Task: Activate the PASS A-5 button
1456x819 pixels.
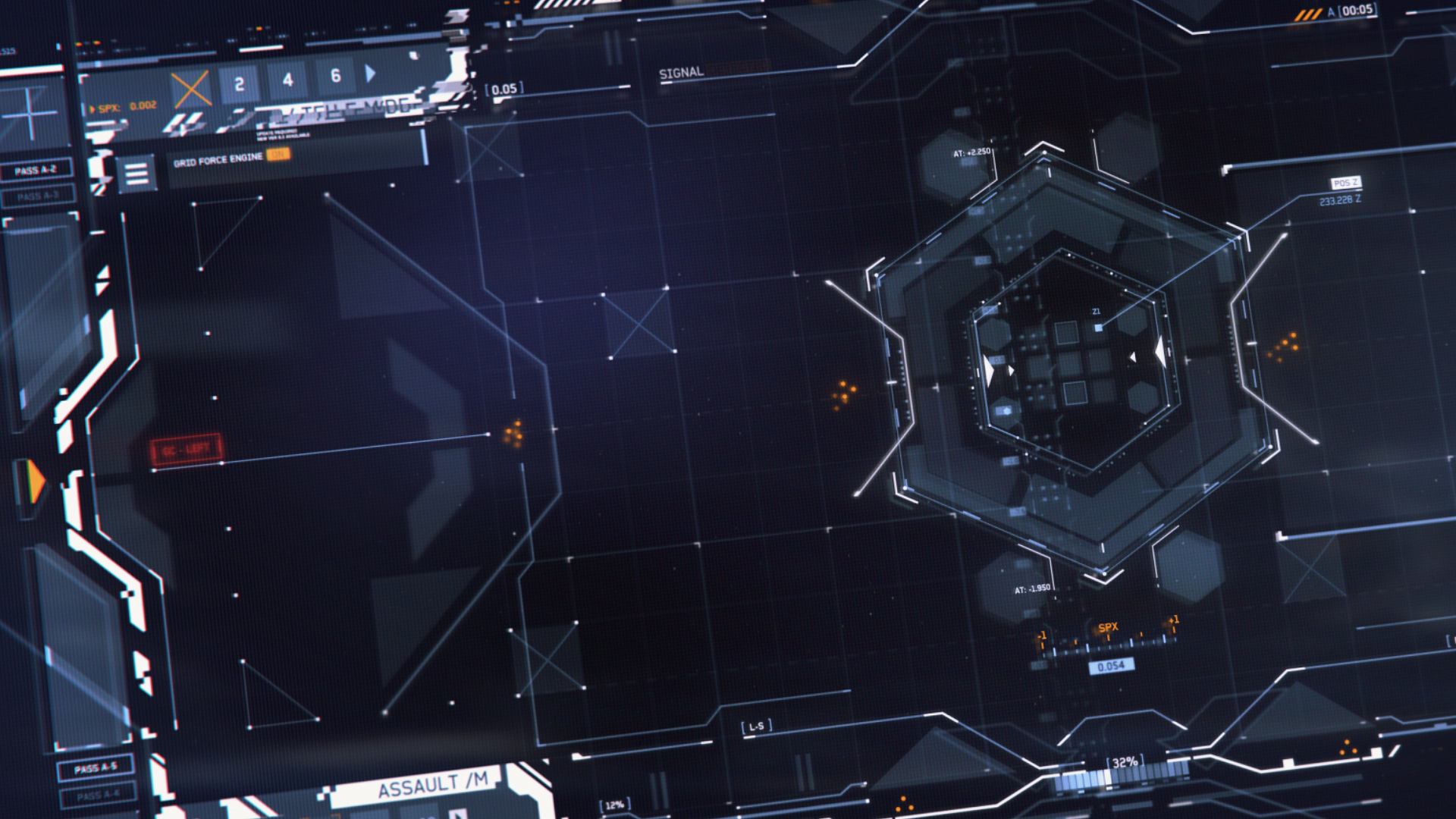Action: 96,768
